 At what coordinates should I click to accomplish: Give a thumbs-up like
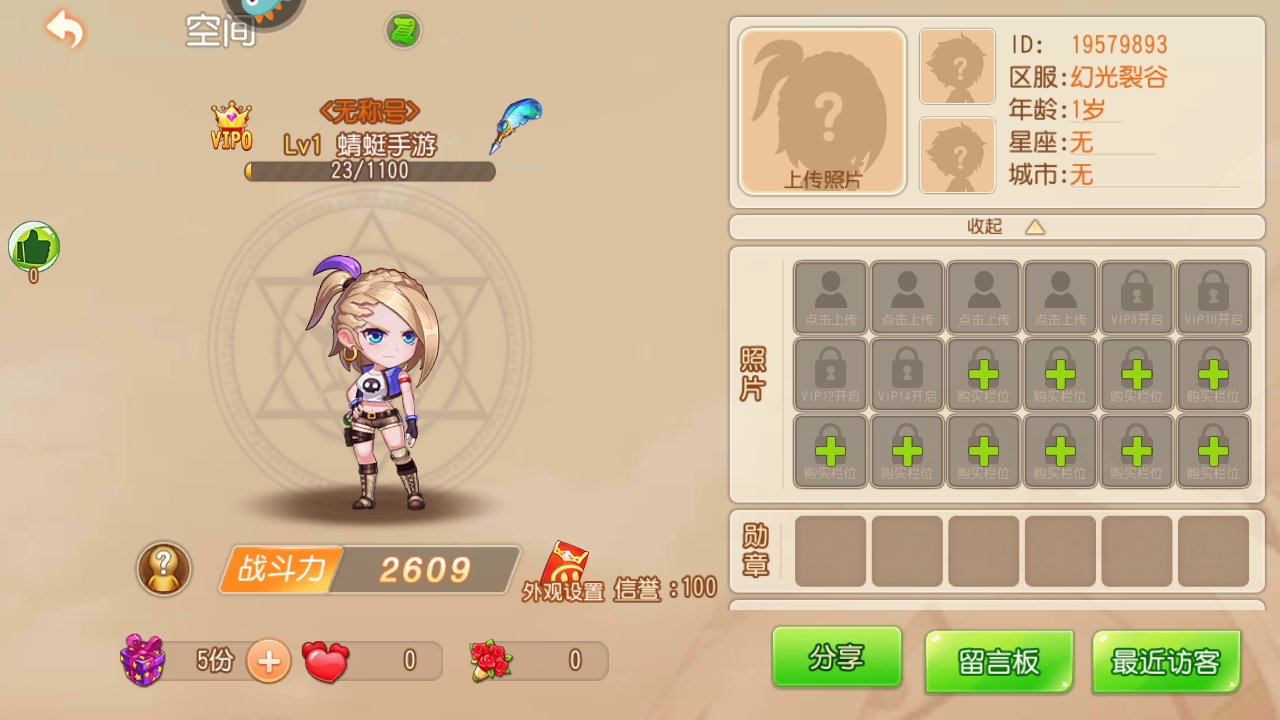pyautogui.click(x=34, y=247)
